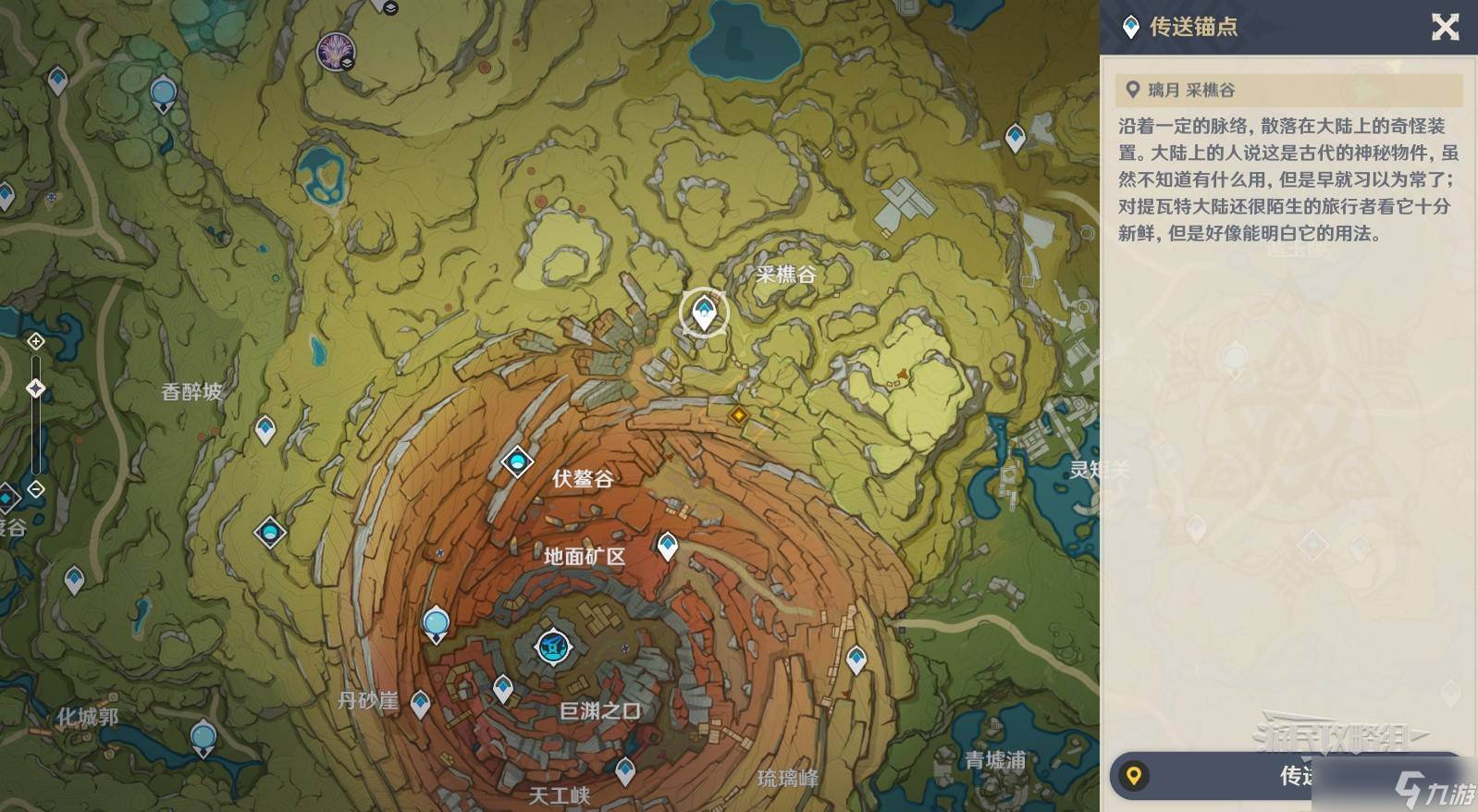Select the circled waypoint at 采樵谷
The image size is (1478, 812).
(704, 313)
